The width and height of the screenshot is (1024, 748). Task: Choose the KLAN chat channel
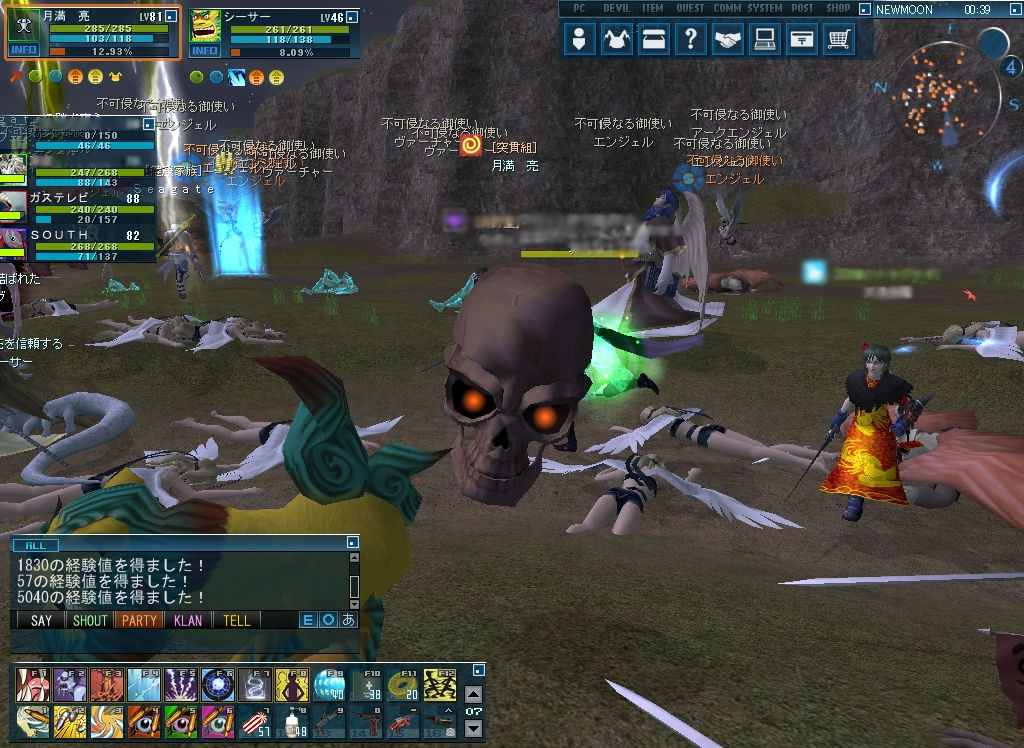coord(188,620)
